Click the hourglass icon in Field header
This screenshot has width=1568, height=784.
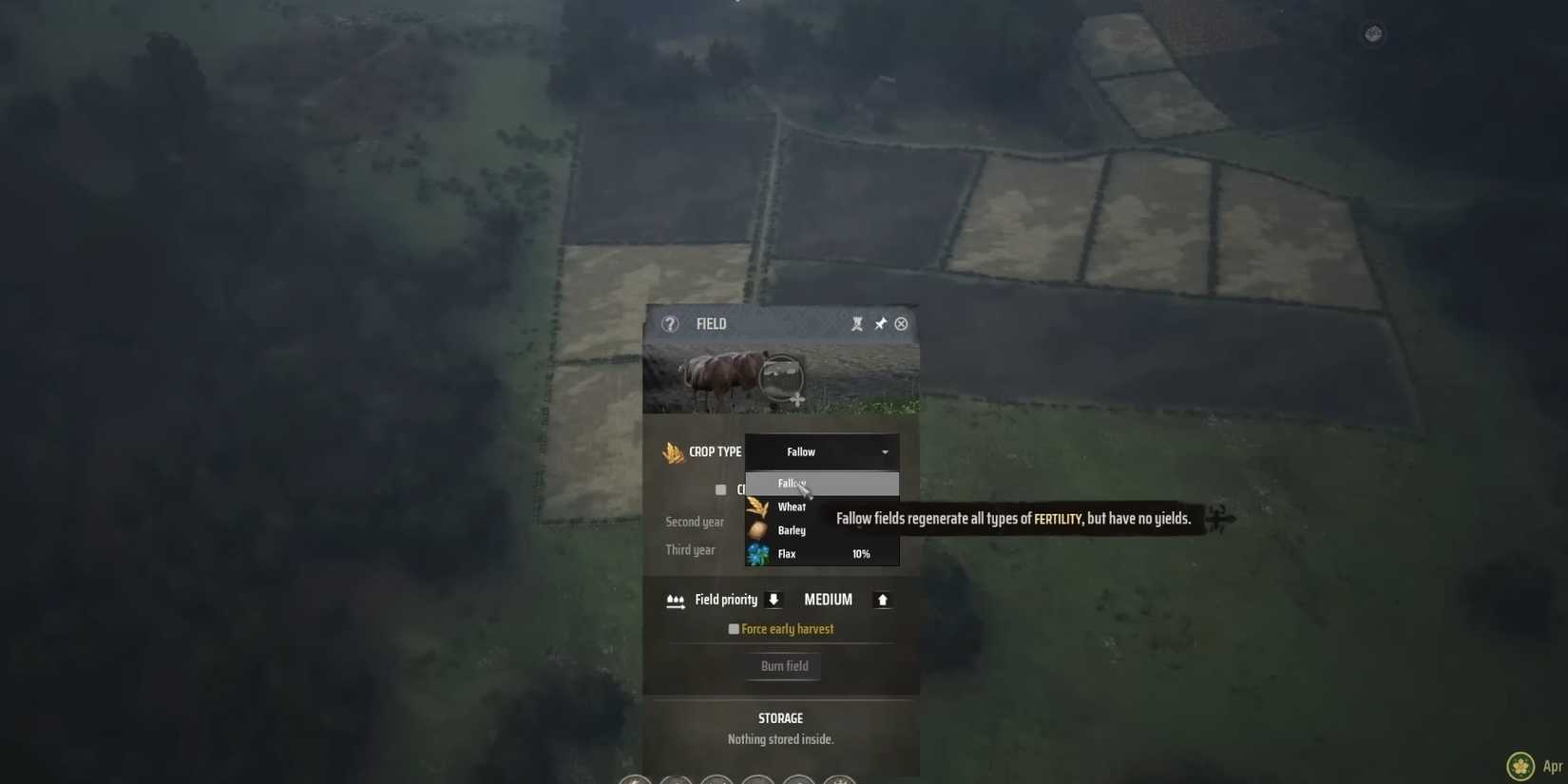pyautogui.click(x=857, y=323)
